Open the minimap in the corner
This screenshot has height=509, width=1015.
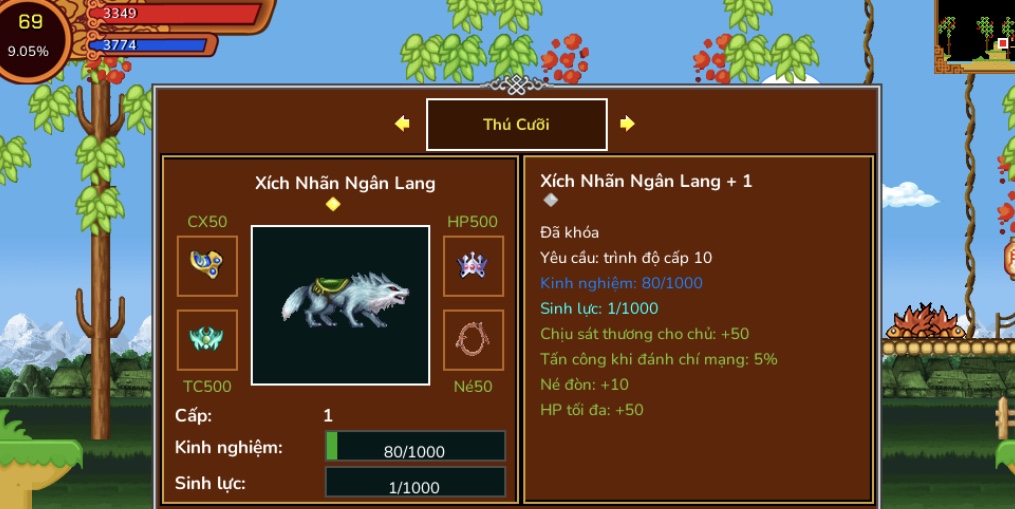point(975,33)
